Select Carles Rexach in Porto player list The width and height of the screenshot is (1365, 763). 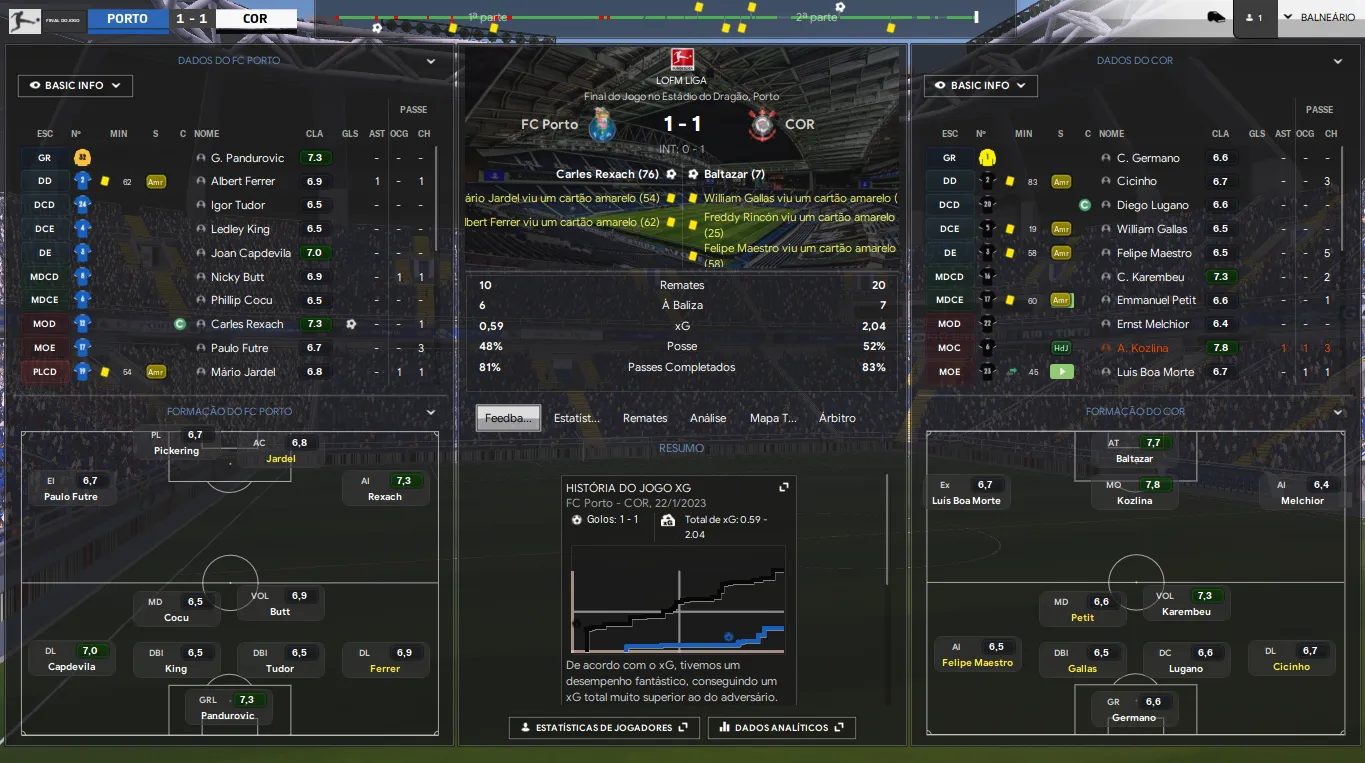tap(247, 324)
